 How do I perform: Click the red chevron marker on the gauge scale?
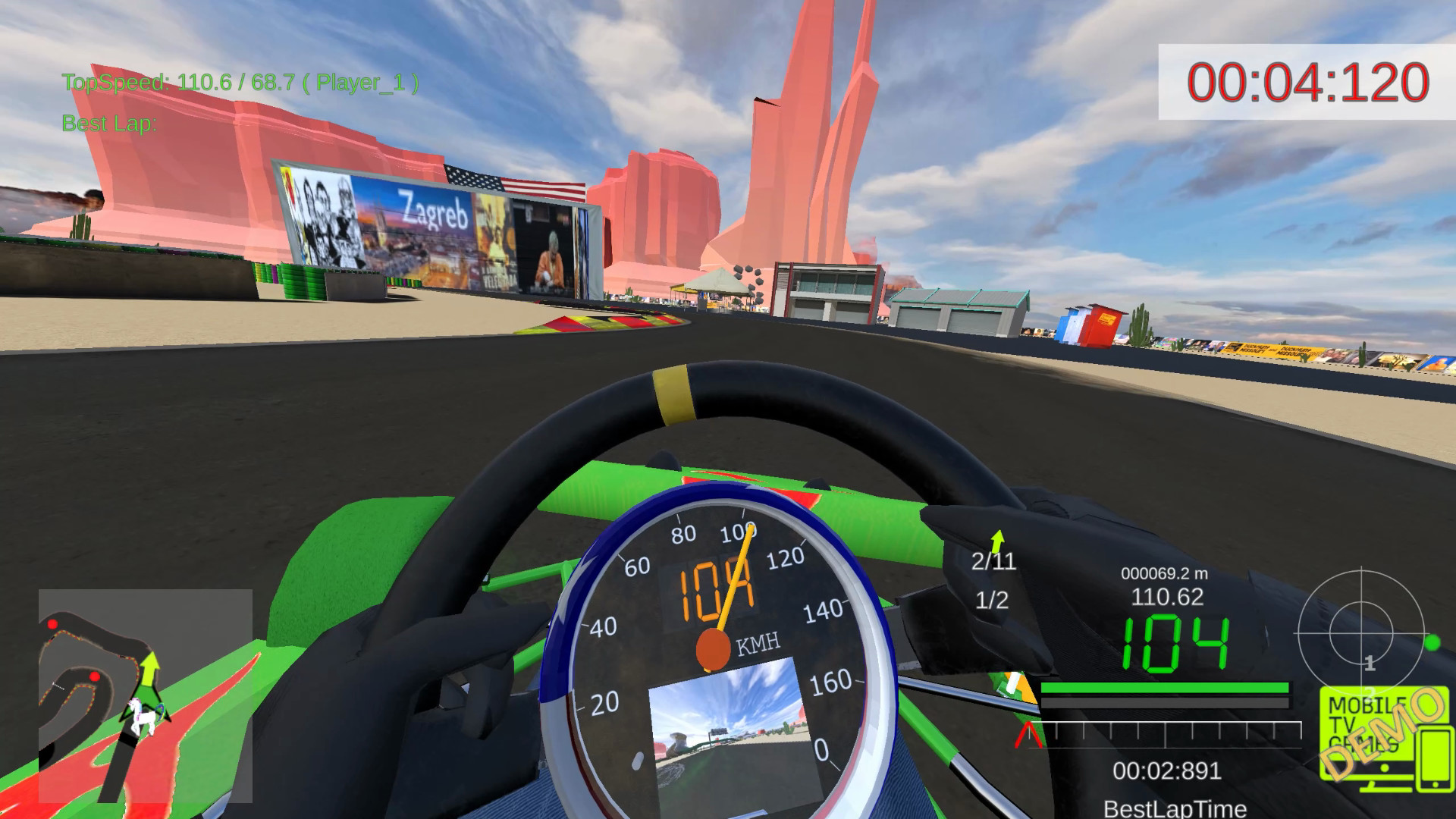tap(1028, 733)
